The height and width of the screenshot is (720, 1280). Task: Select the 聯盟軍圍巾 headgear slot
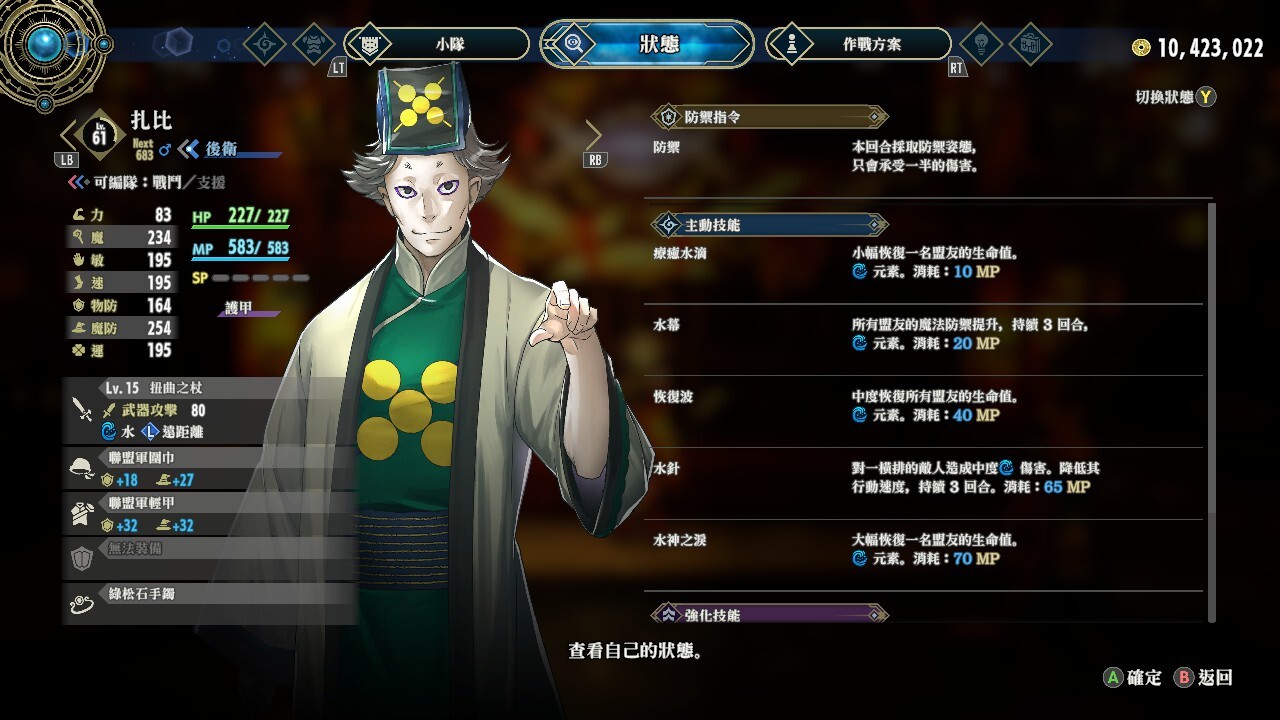pos(210,469)
